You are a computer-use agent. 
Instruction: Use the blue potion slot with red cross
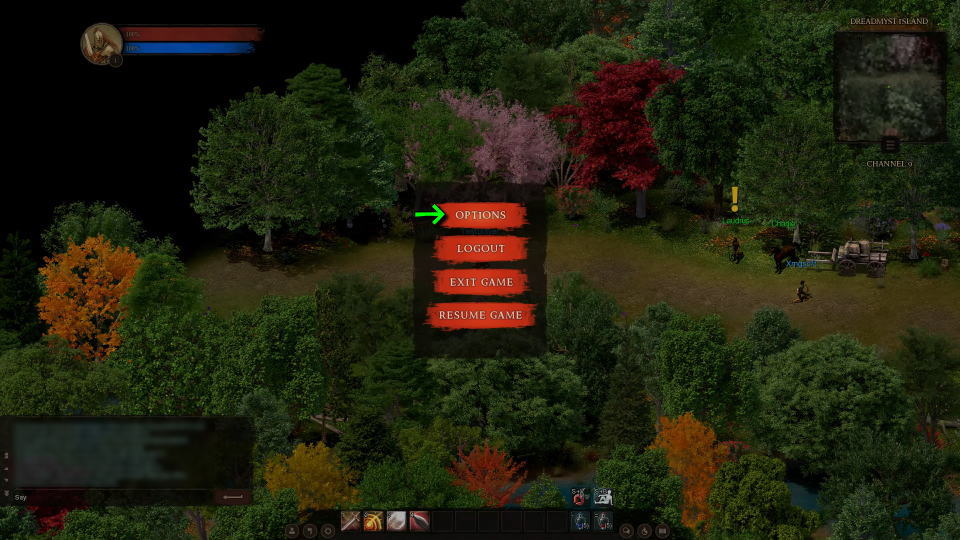pyautogui.click(x=580, y=521)
